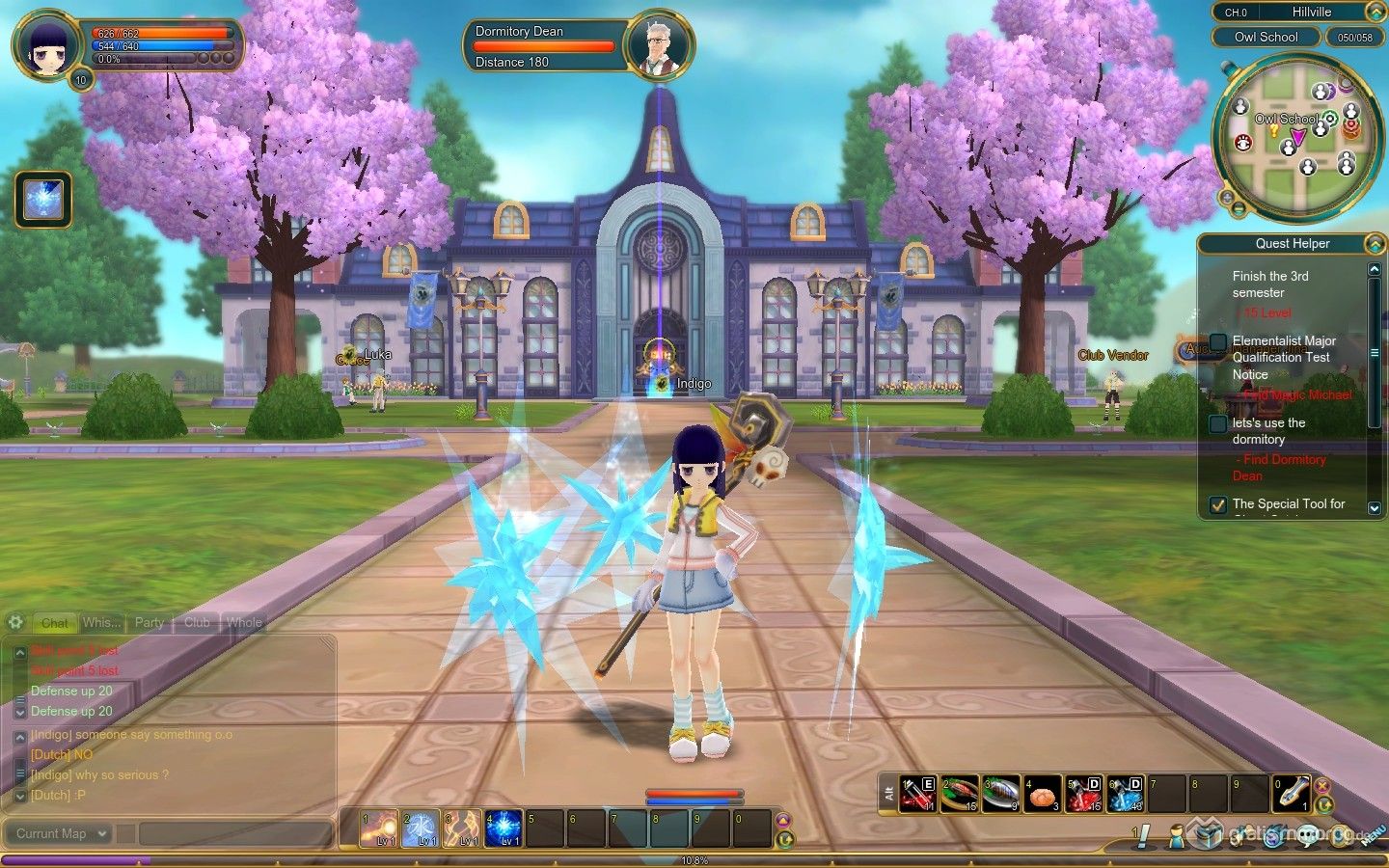1389x868 pixels.
Task: Use the blue burst skill in slot 4
Action: (x=504, y=829)
